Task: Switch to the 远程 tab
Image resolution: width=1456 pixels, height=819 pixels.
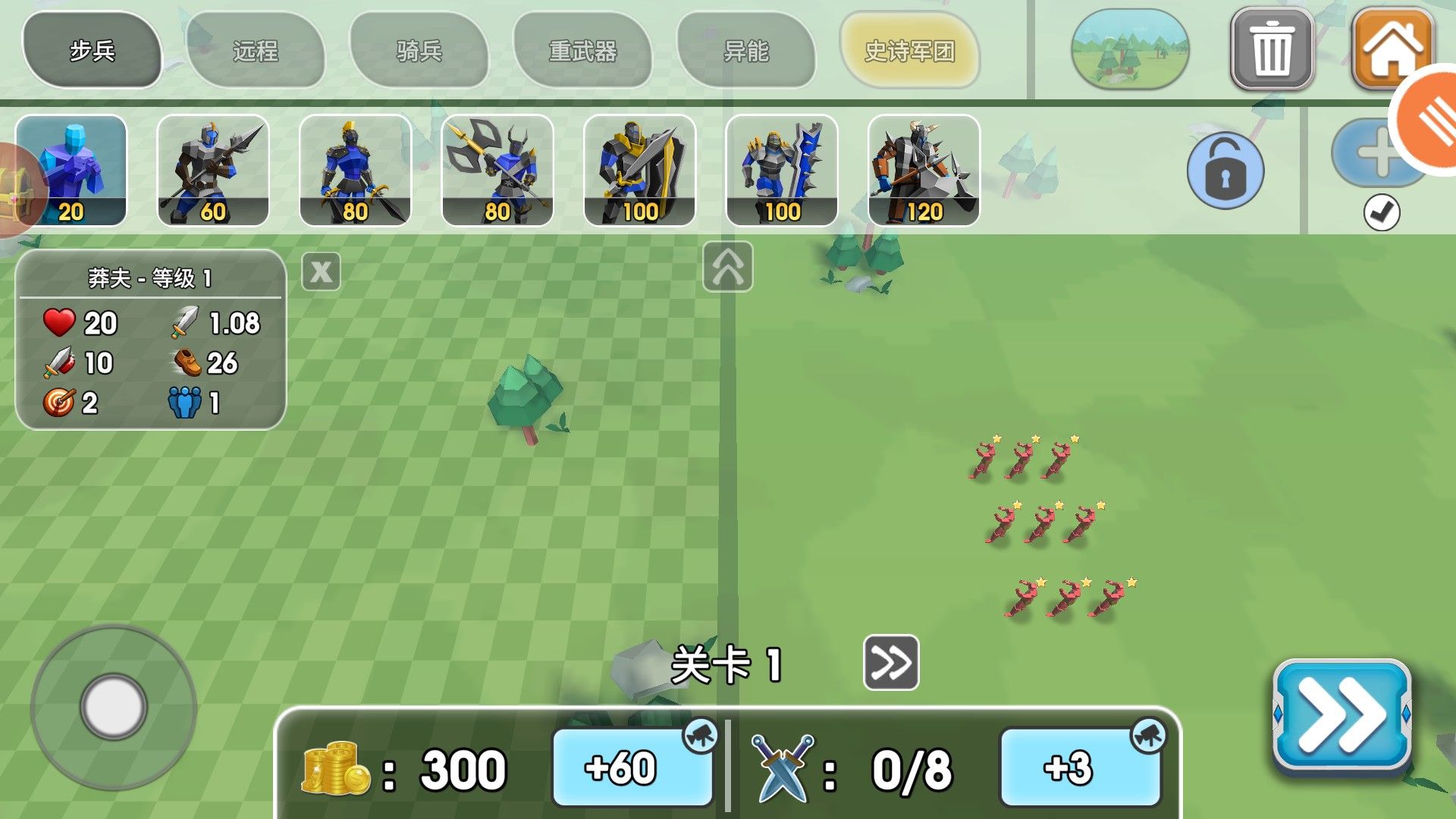Action: [x=256, y=49]
